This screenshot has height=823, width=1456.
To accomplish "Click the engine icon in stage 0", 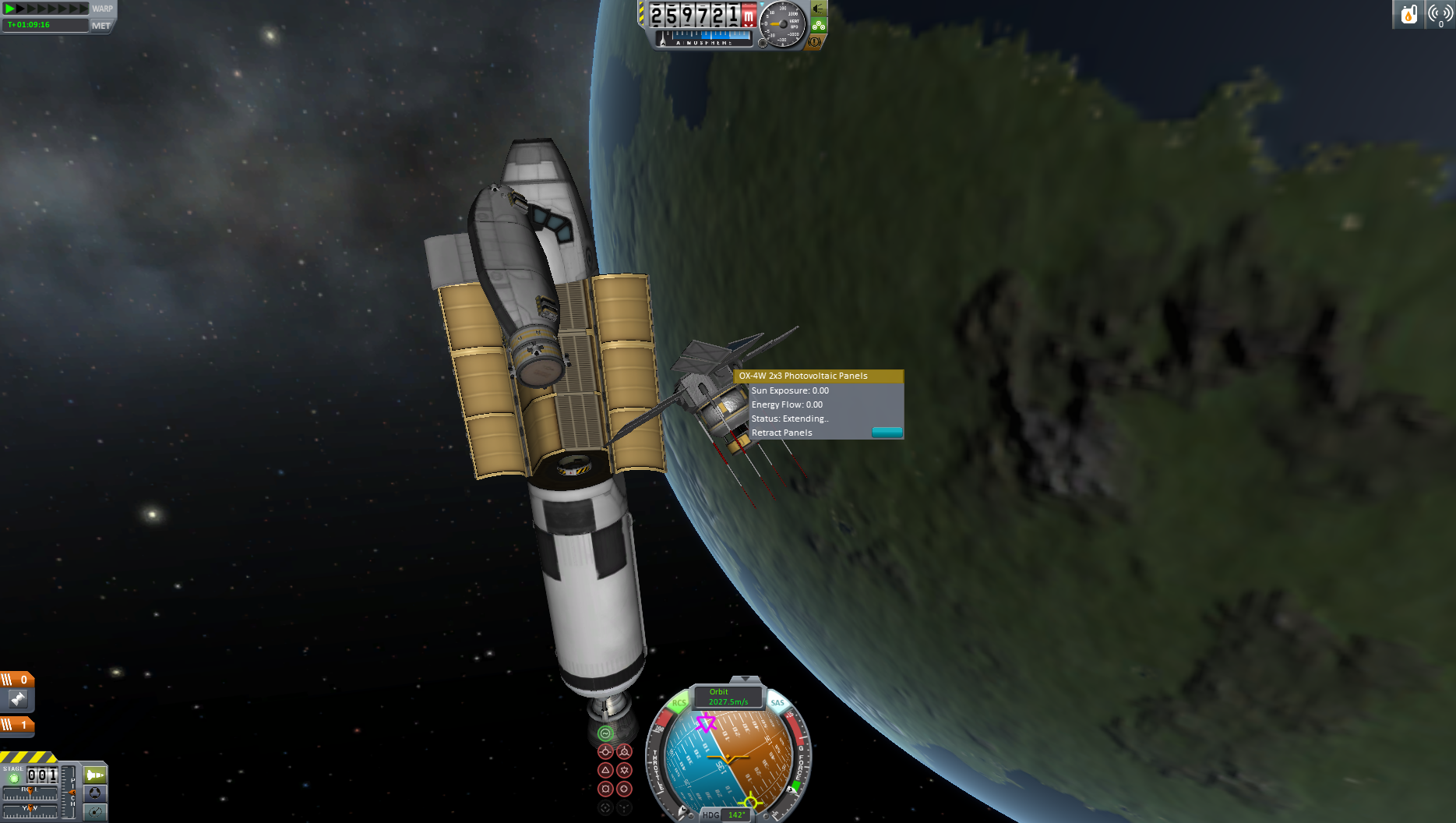I will [18, 699].
